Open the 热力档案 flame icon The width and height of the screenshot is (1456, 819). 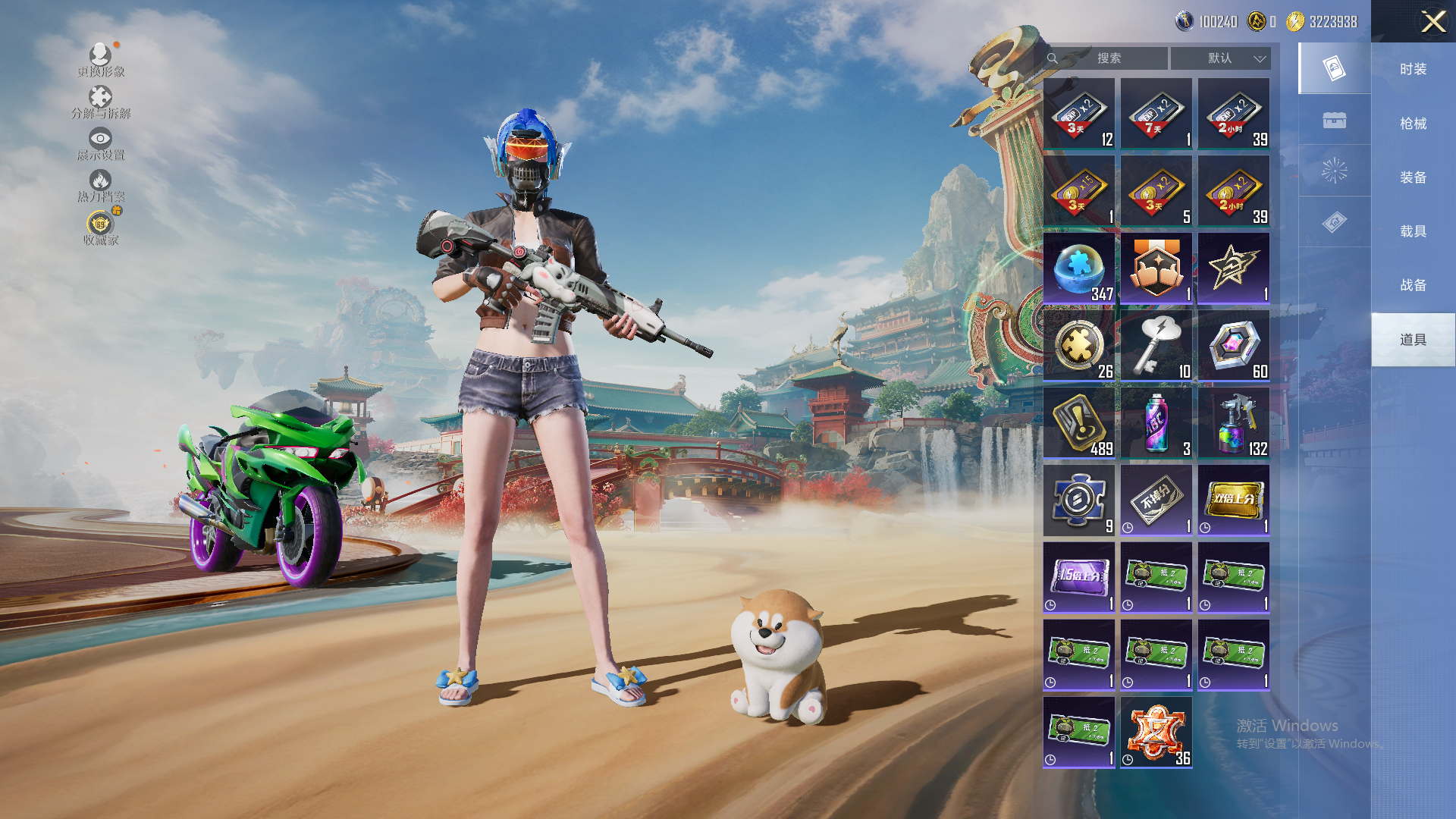tap(101, 186)
